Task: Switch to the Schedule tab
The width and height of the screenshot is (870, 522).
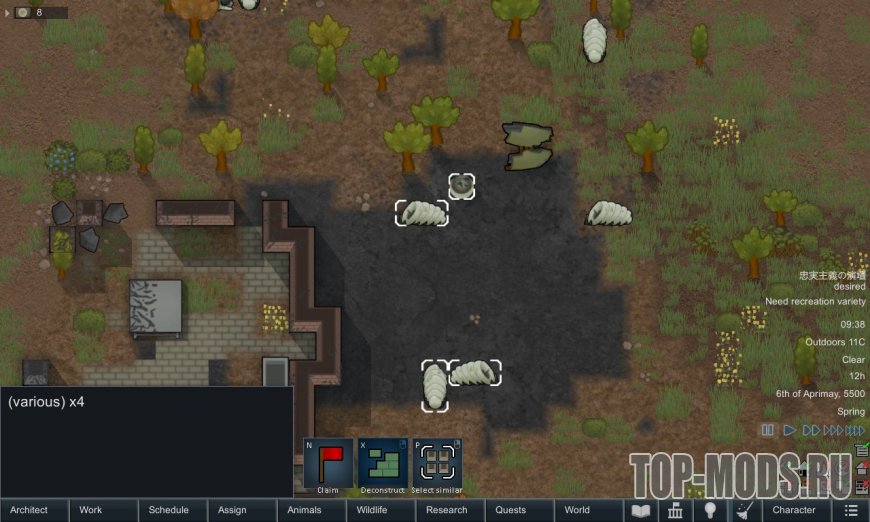Action: (x=173, y=510)
